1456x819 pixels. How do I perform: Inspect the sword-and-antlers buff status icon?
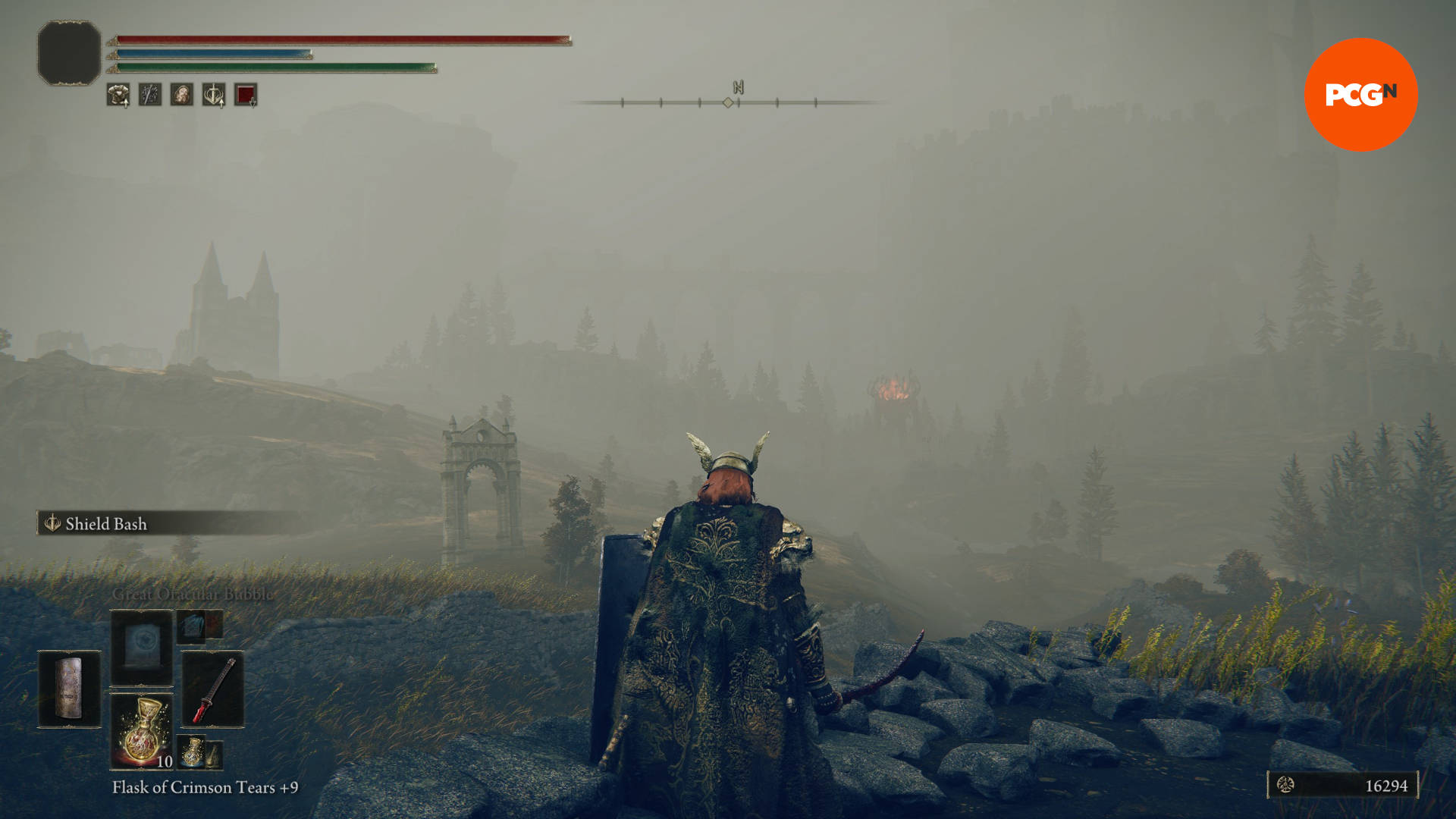213,95
